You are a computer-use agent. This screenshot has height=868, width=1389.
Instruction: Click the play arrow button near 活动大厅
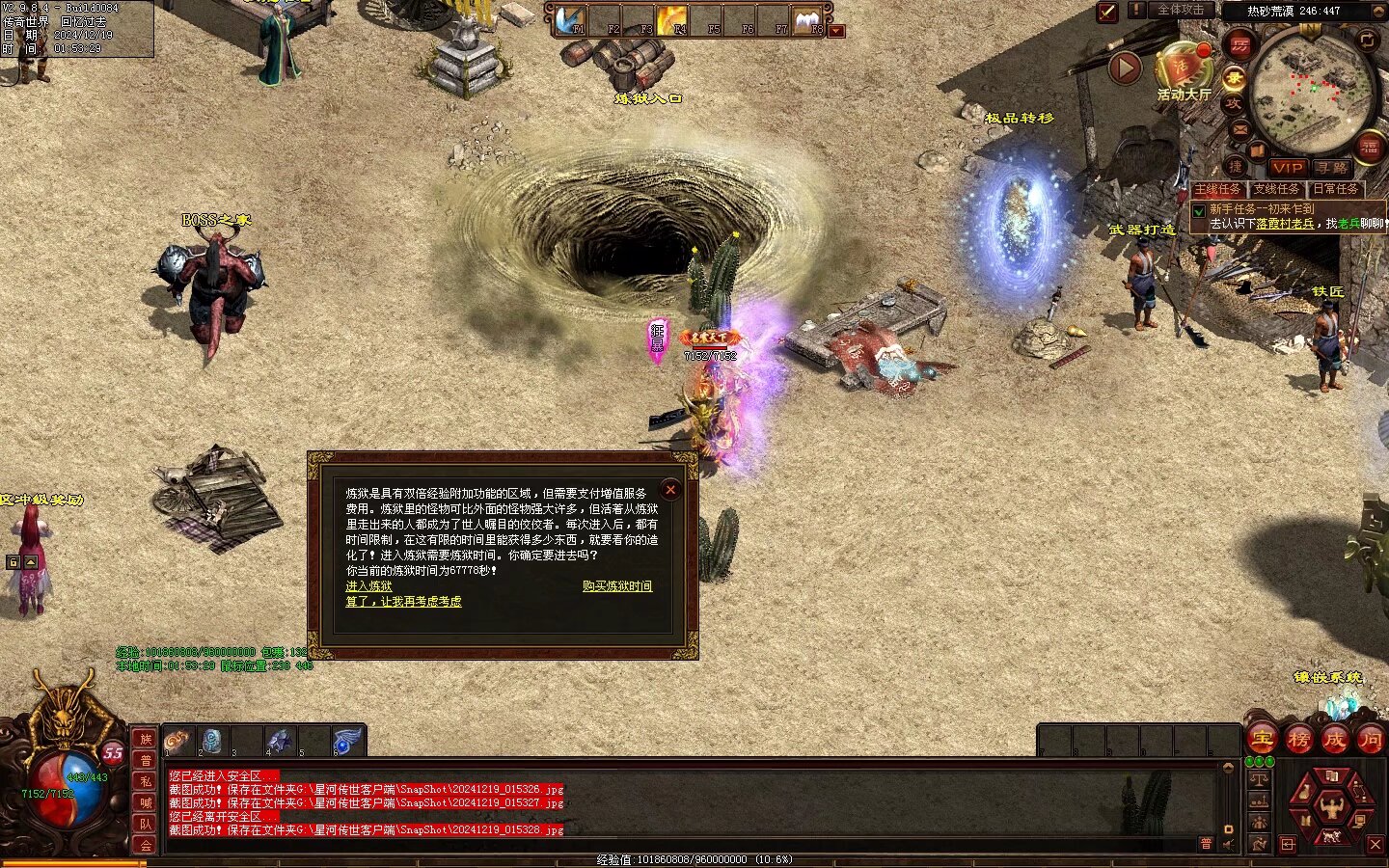pyautogui.click(x=1125, y=68)
